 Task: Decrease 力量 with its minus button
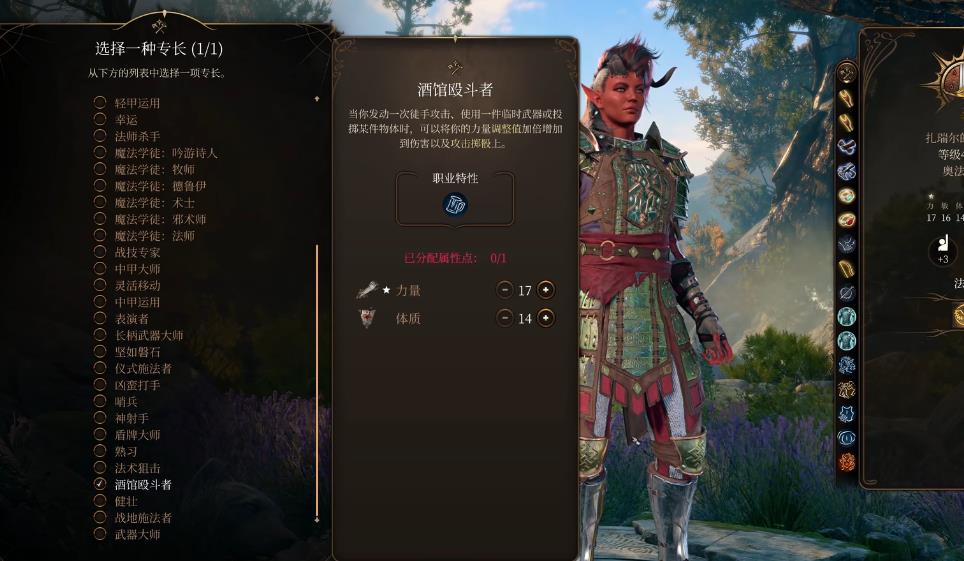505,290
